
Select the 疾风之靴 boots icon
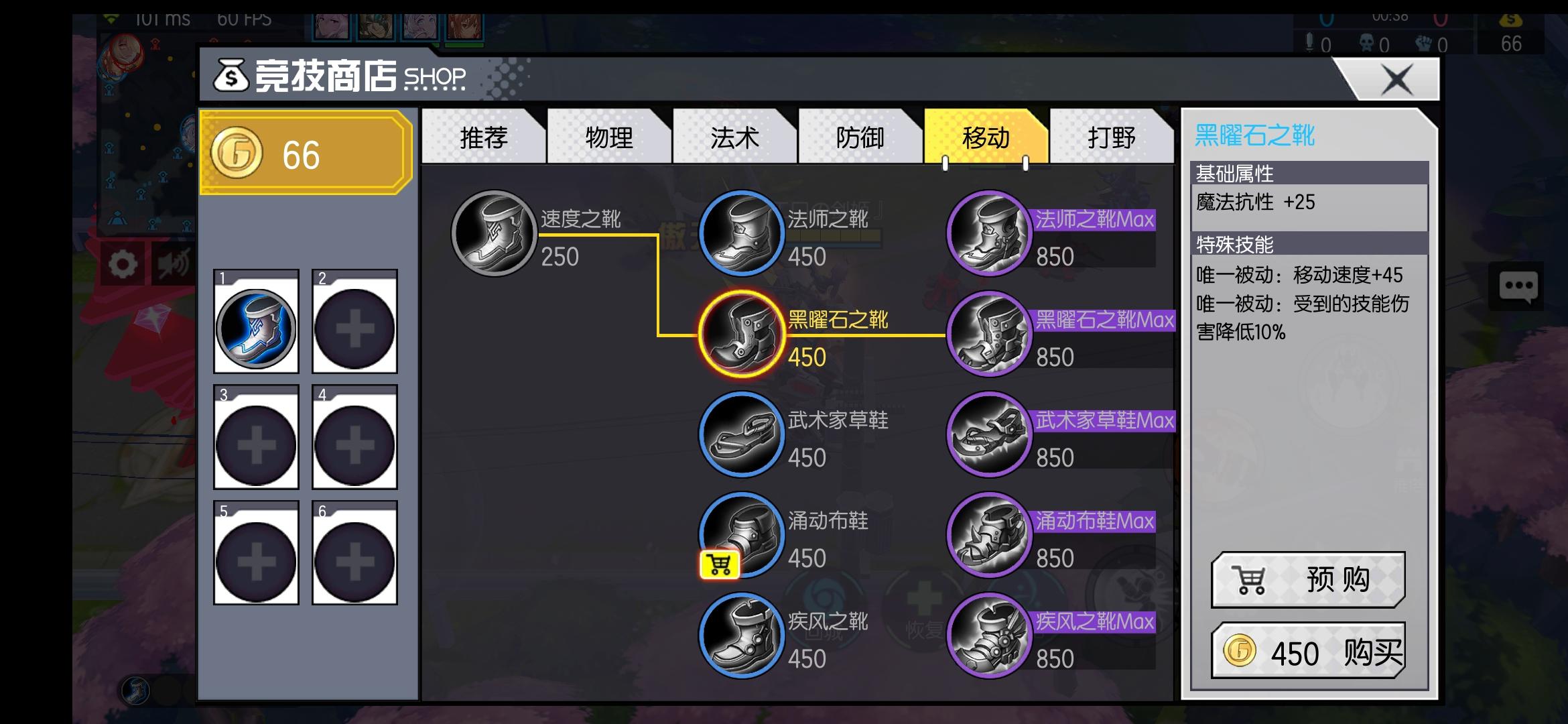740,635
